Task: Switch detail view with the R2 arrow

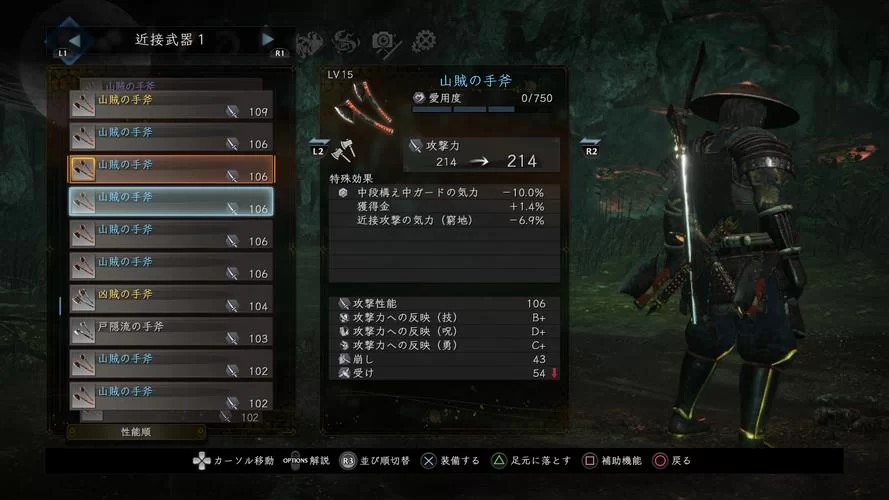Action: pos(589,147)
